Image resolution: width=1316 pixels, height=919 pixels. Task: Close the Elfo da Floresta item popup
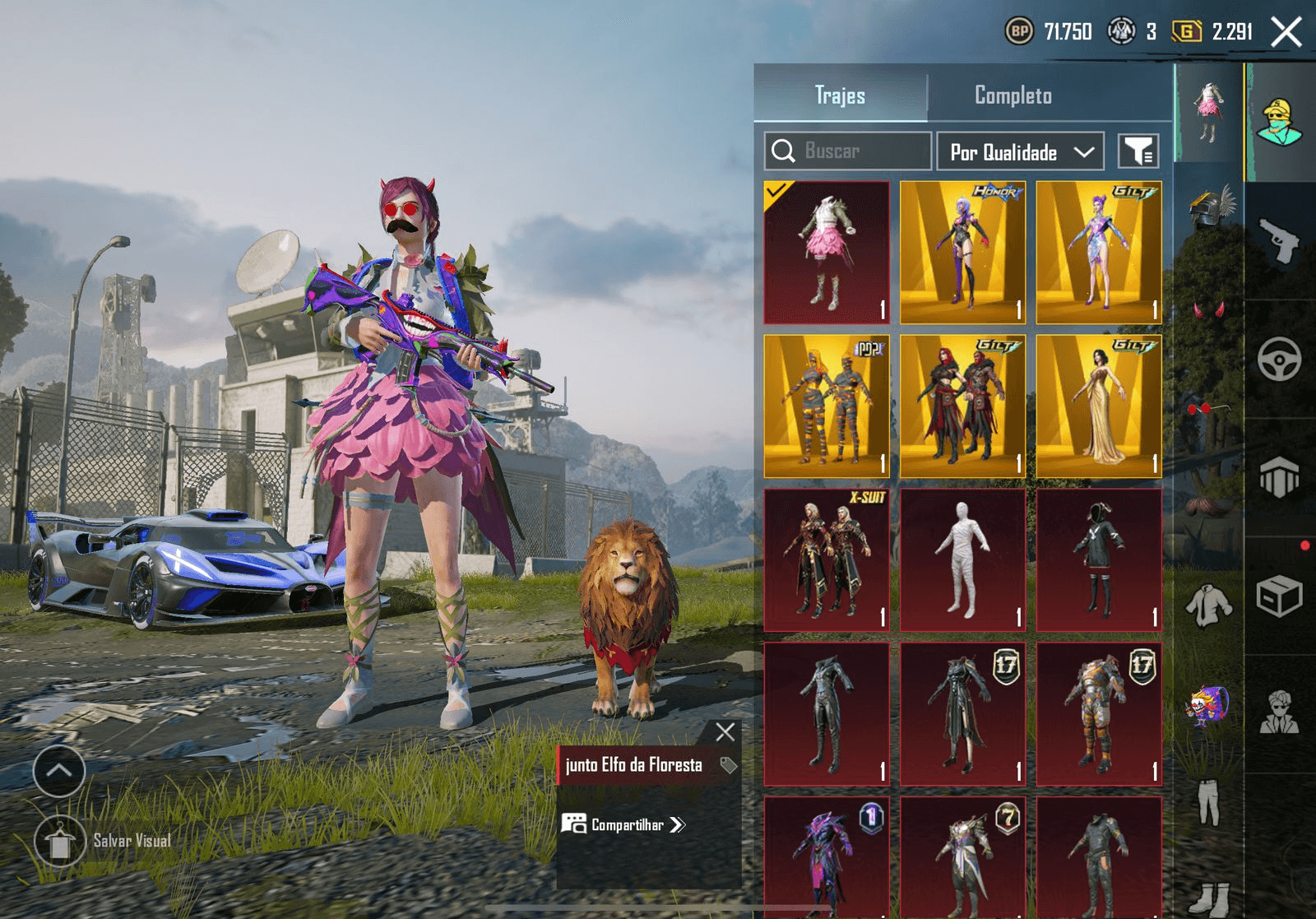point(725,732)
